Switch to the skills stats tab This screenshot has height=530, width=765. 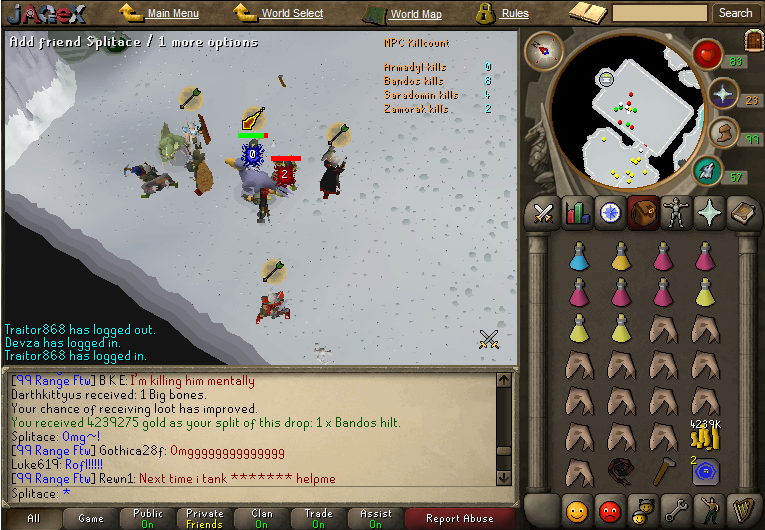[577, 212]
